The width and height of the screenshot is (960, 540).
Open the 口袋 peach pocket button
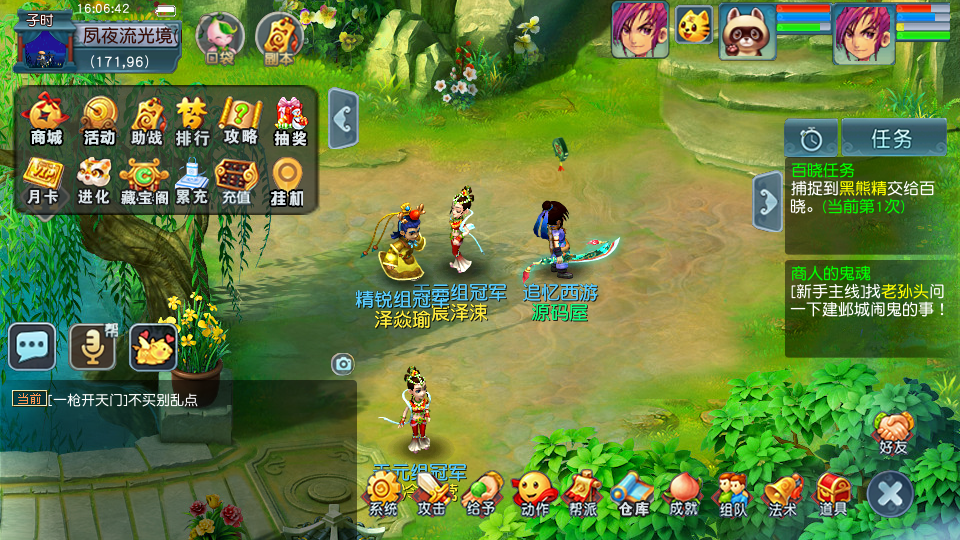220,38
